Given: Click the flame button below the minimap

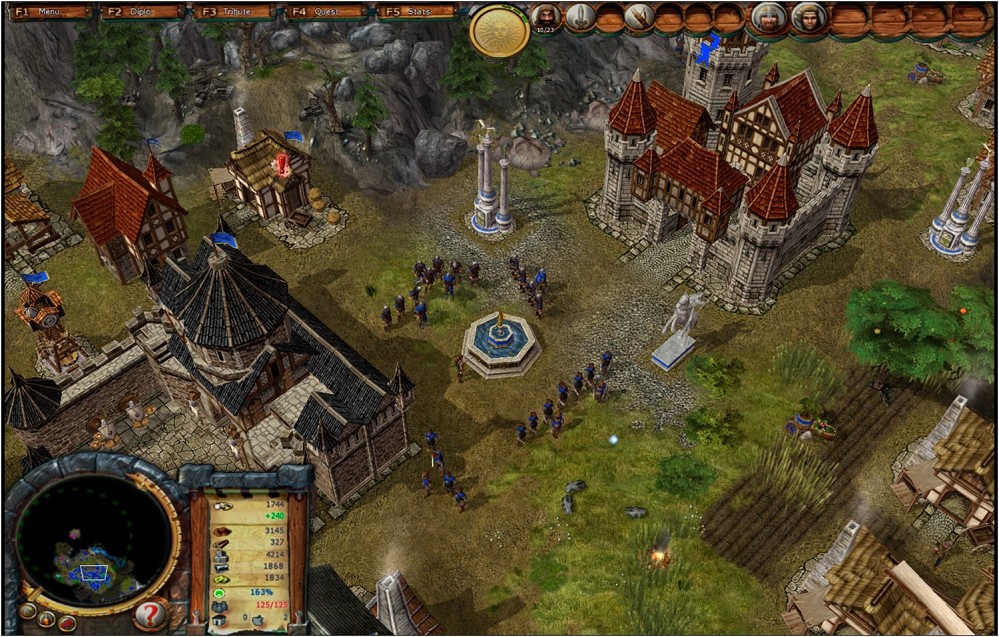Looking at the screenshot, I should click(46, 619).
